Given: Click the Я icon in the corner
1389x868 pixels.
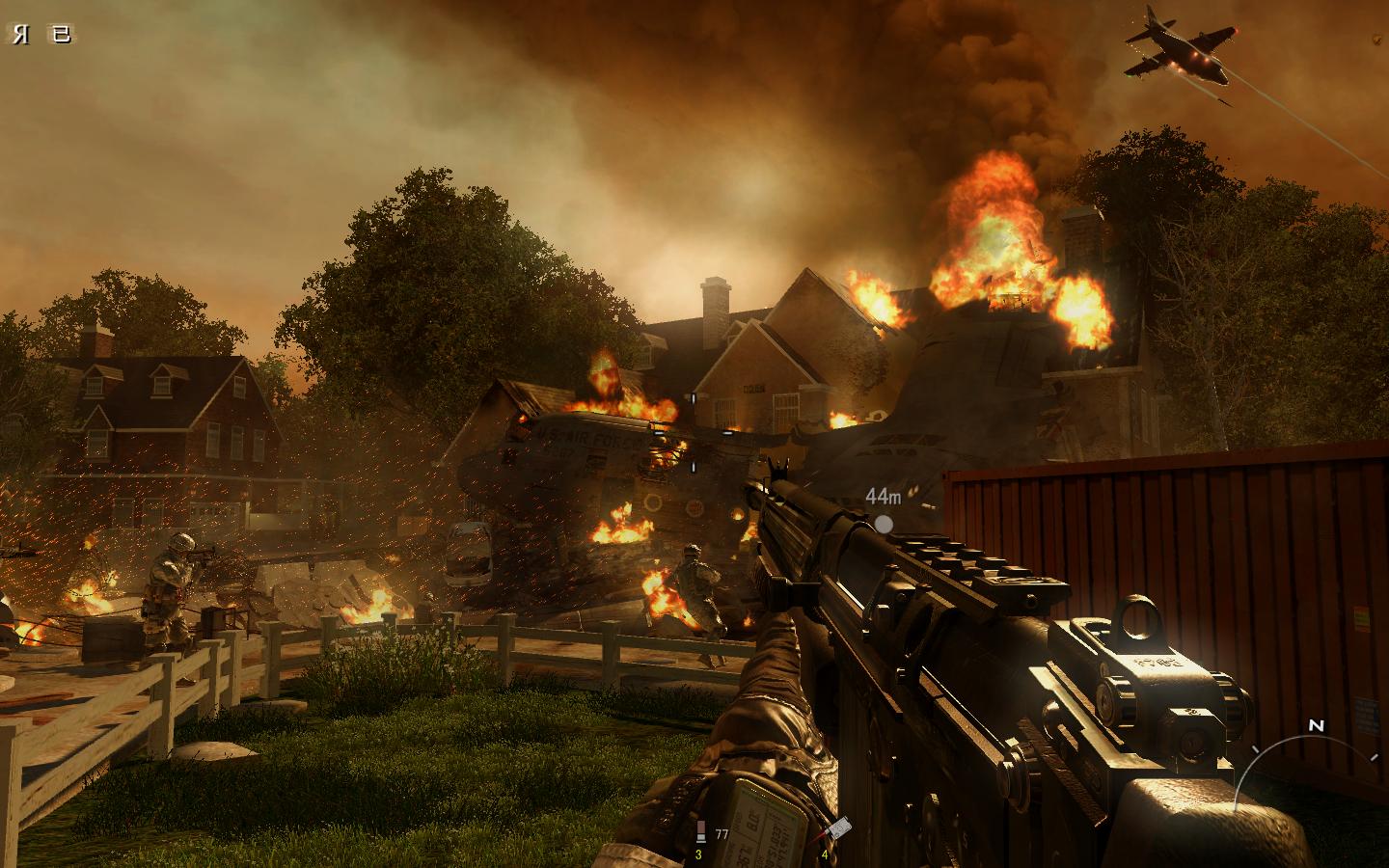Looking at the screenshot, I should pyautogui.click(x=21, y=36).
